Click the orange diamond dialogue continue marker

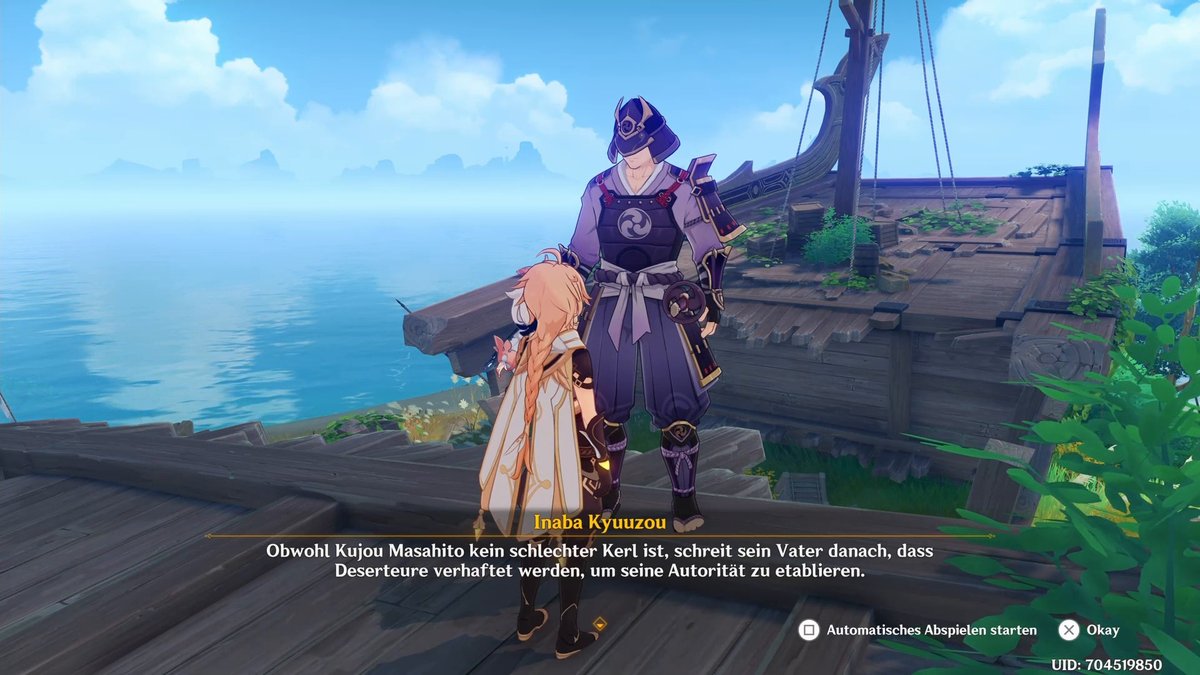coord(600,625)
